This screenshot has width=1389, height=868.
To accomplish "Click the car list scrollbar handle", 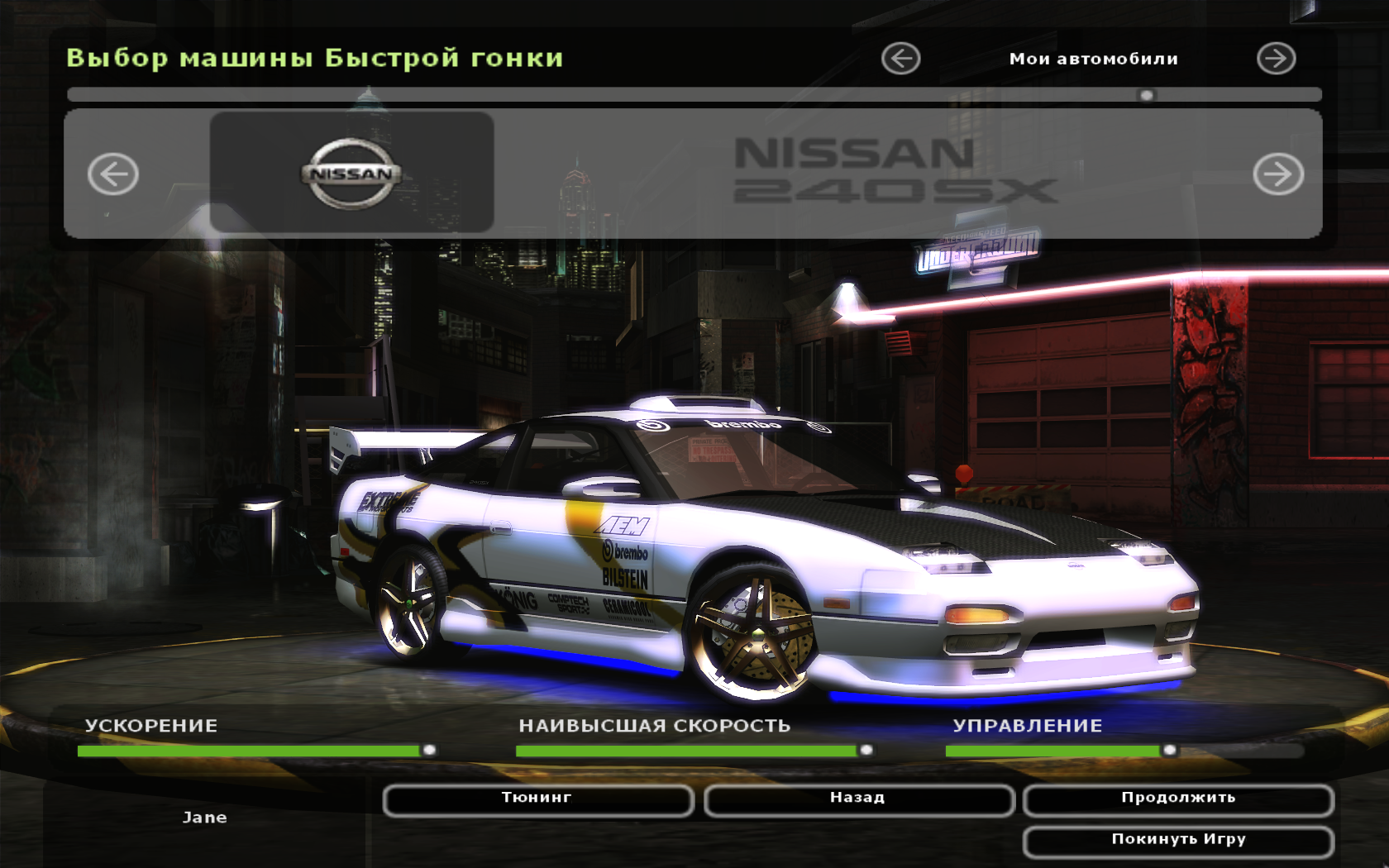I will point(1146,95).
